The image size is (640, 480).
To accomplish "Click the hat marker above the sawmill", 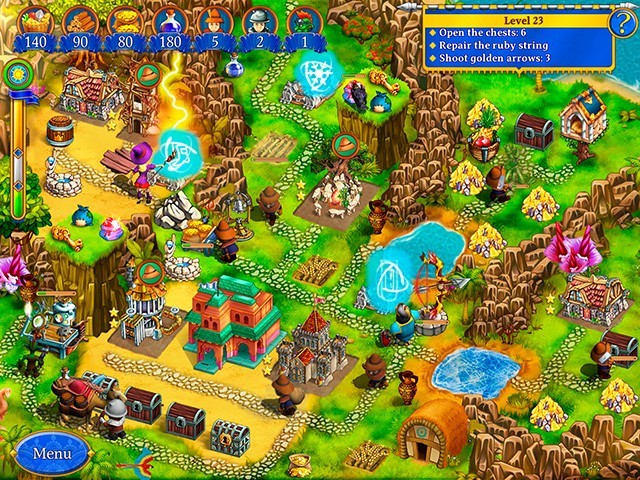I will [x=147, y=75].
